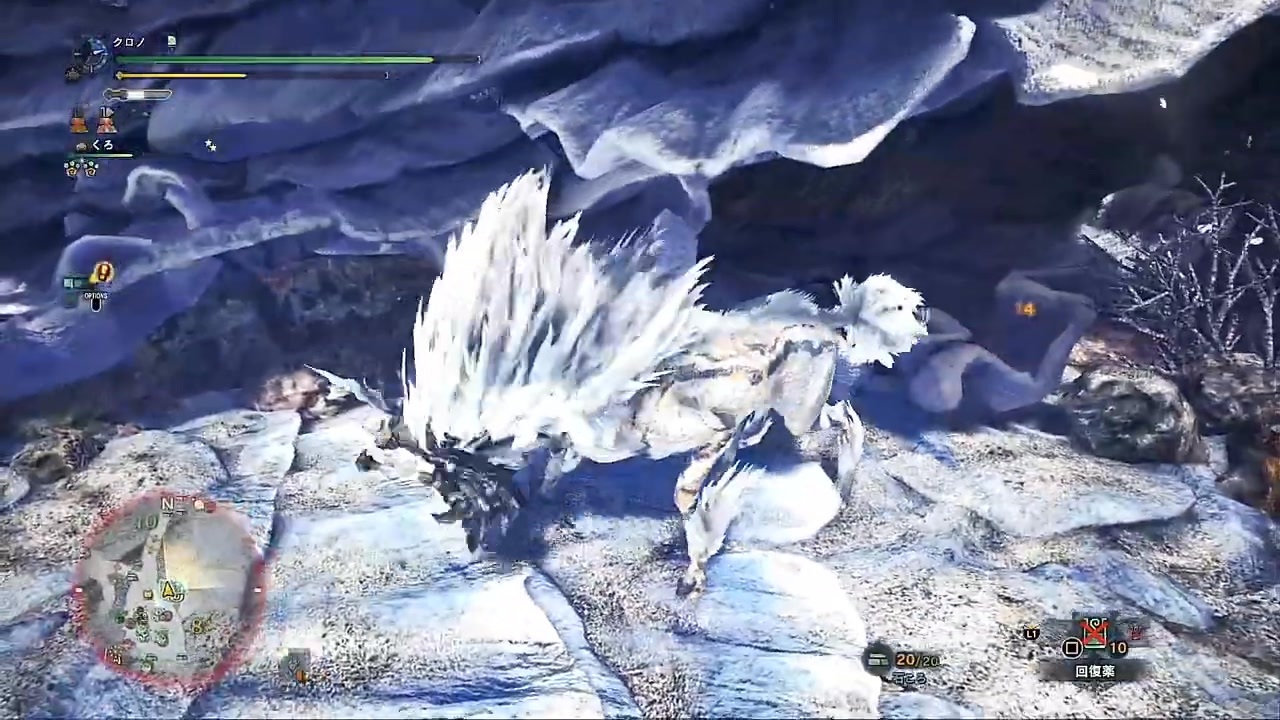Viewport: 1280px width, 720px height.
Task: Select the palico くろ face icon
Action: pyautogui.click(x=81, y=145)
